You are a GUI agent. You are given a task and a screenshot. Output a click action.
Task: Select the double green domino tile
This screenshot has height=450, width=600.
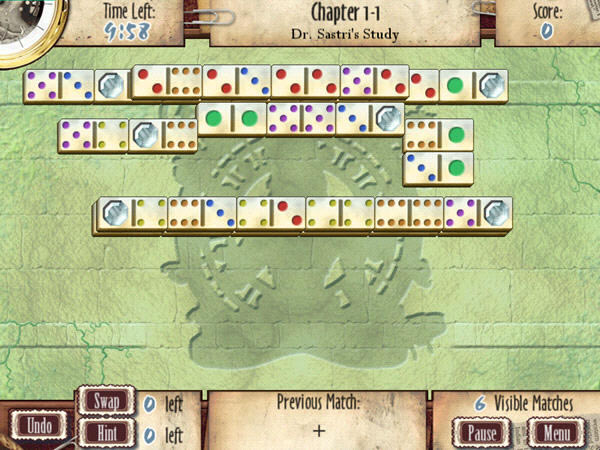[x=231, y=117]
